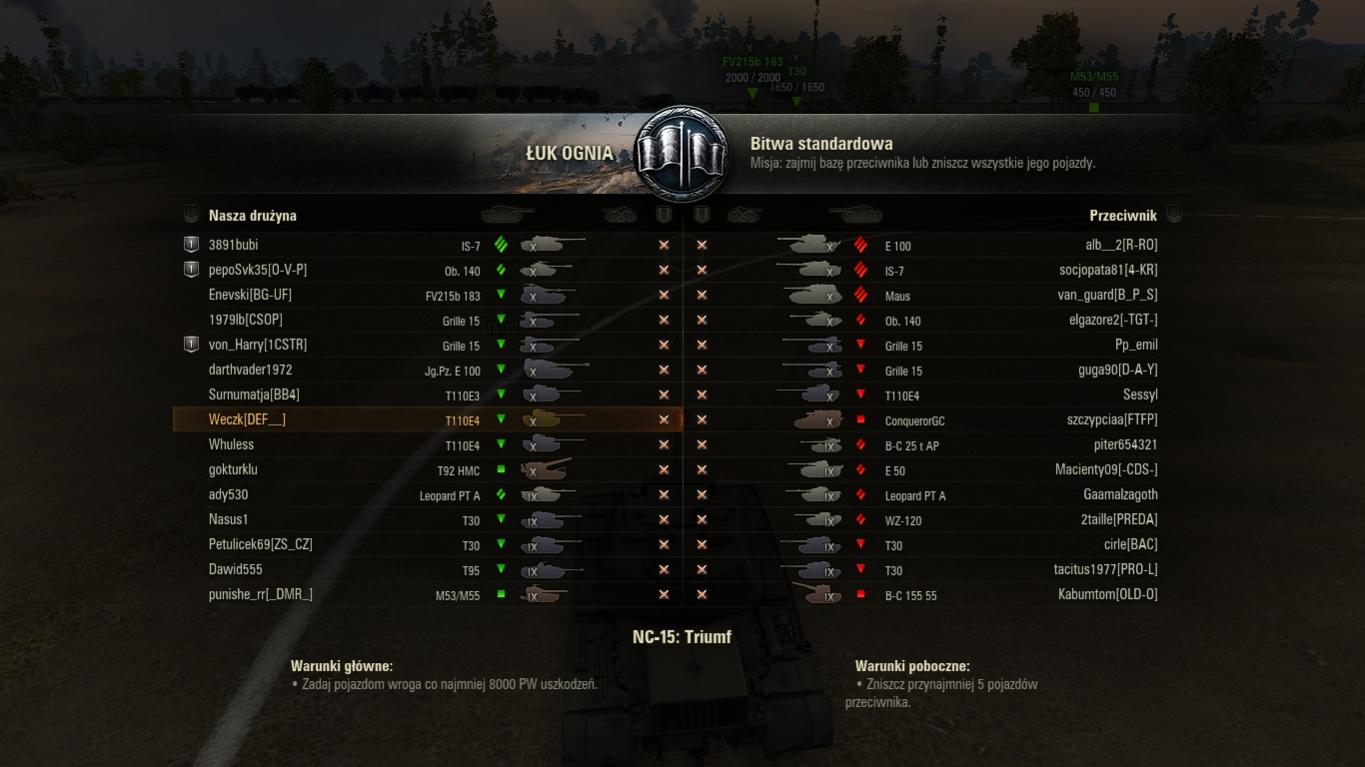Select enemy Sessyl on the T110E4
Image resolution: width=1365 pixels, height=767 pixels.
pos(1140,395)
